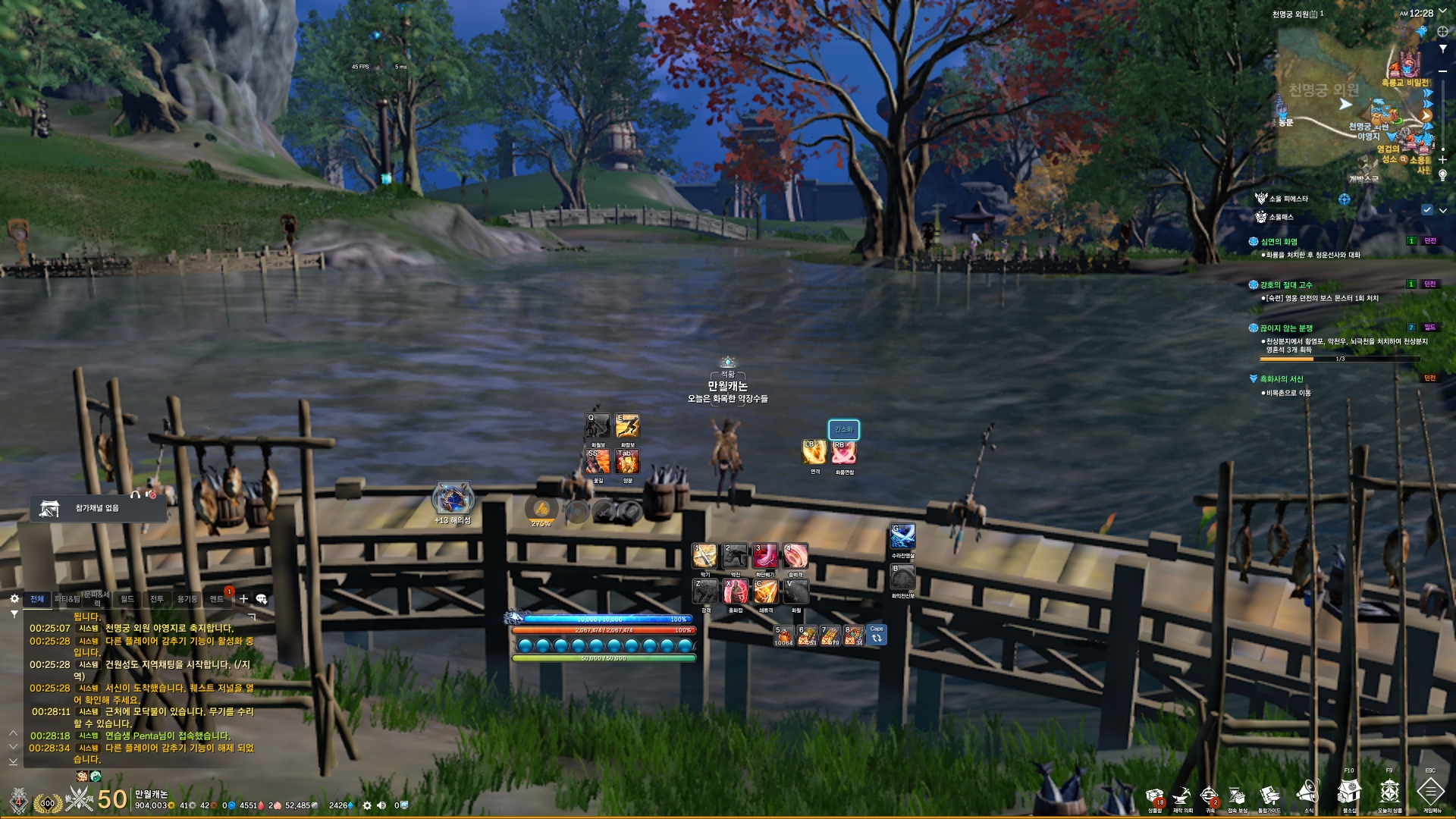The image size is (1456, 819).
Task: Open chat settings gear above the chat filter
Action: click(x=14, y=598)
